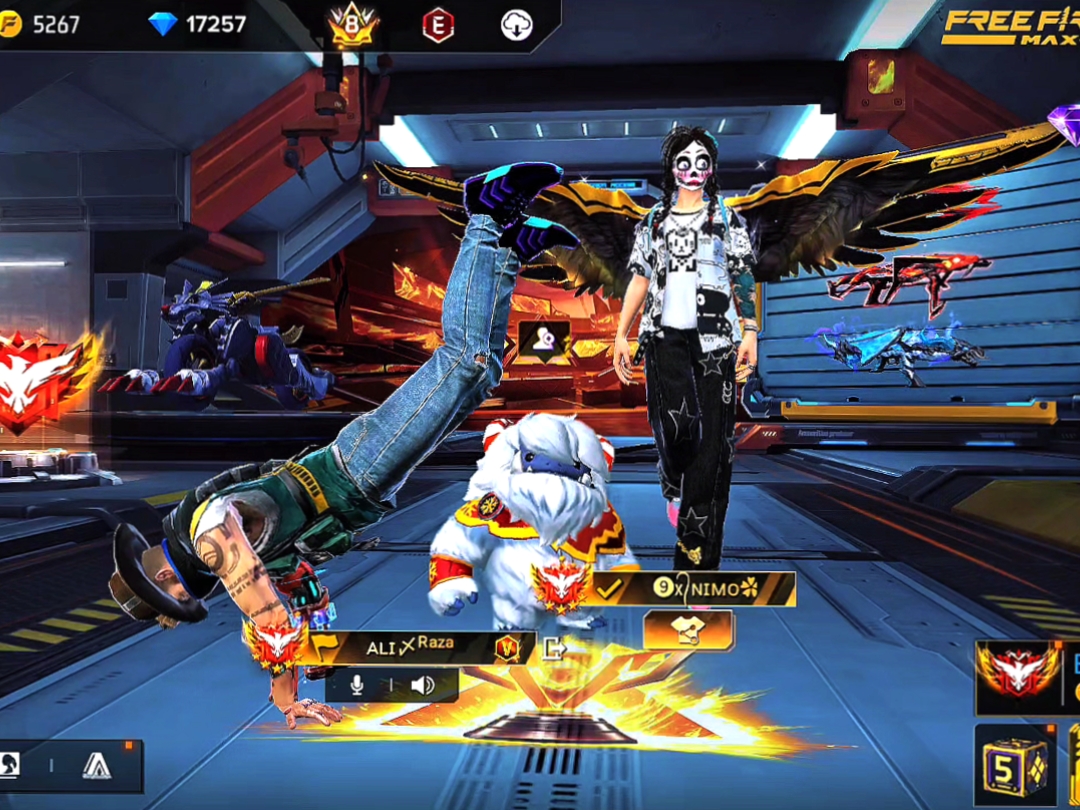
Task: Open the golden cube numbered 5
Action: point(1015,765)
